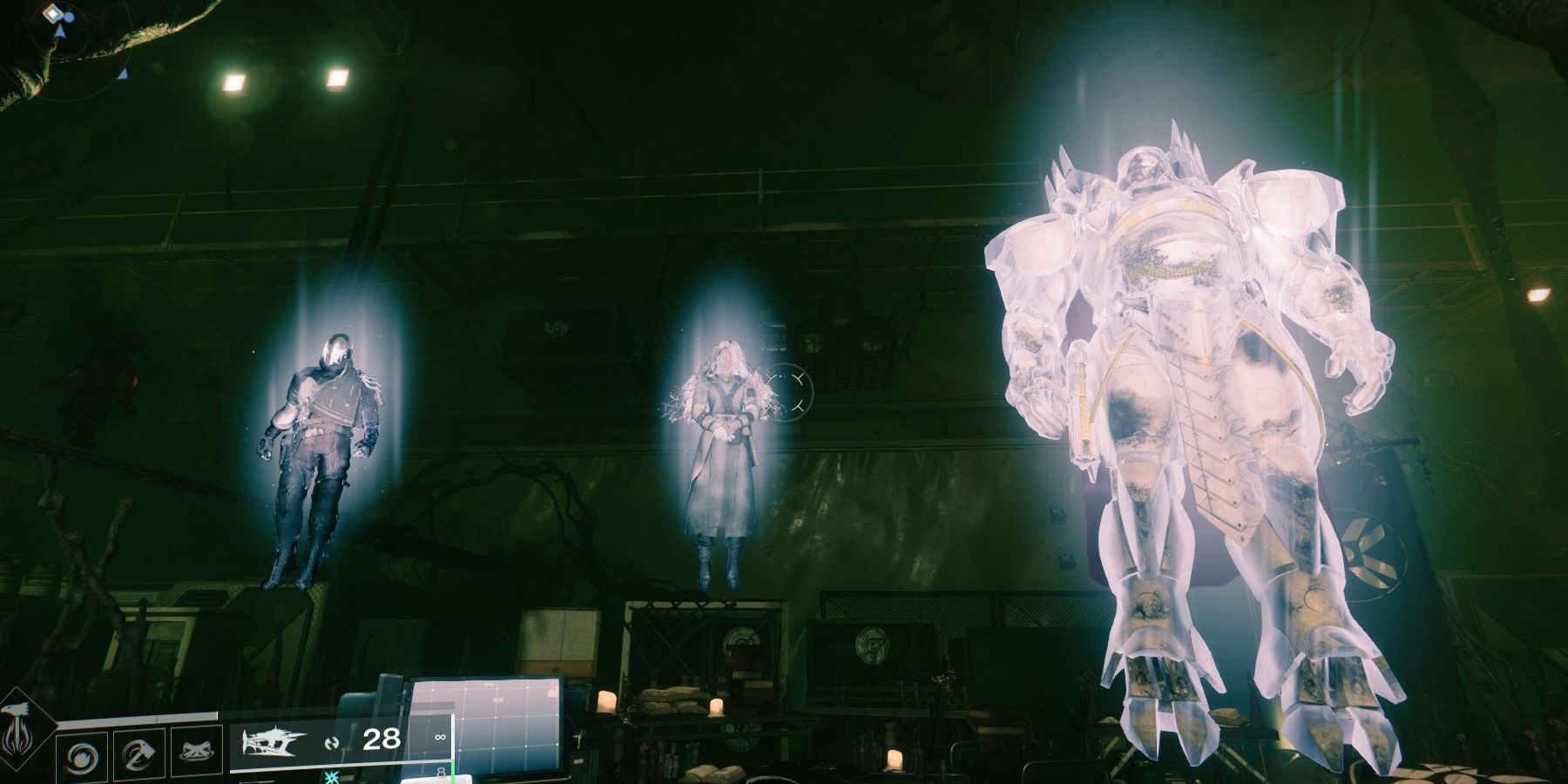1568x784 pixels.
Task: Click the lower ally triangle marker on minimap
Action: click(x=123, y=75)
